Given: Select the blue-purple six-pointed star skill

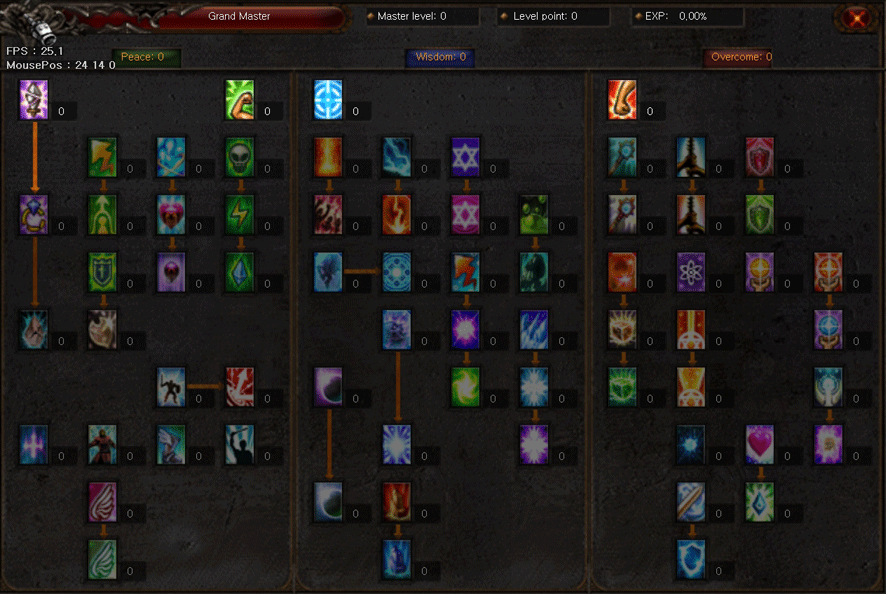Looking at the screenshot, I should click(465, 157).
